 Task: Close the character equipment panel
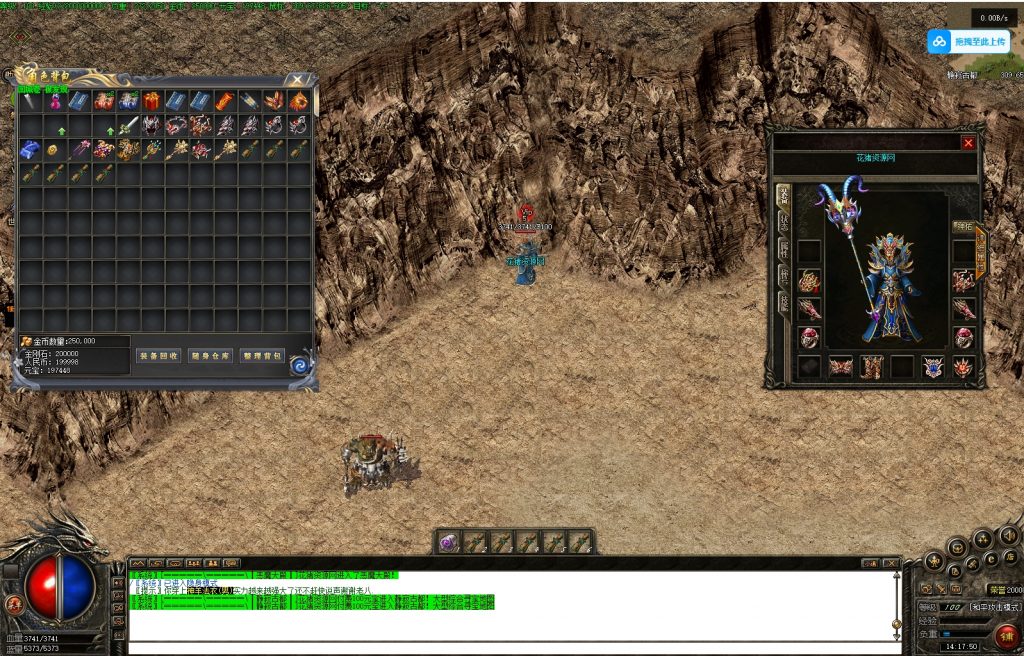pos(968,143)
